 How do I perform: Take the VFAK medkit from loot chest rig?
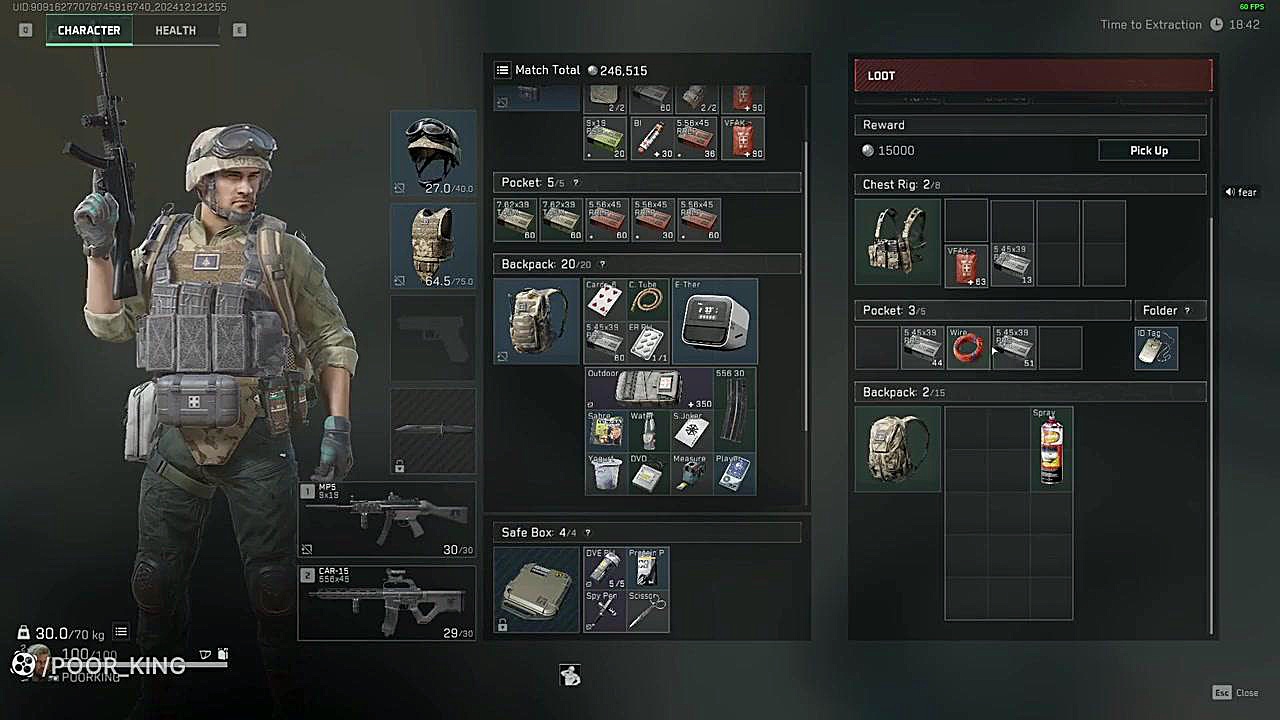[x=967, y=266]
